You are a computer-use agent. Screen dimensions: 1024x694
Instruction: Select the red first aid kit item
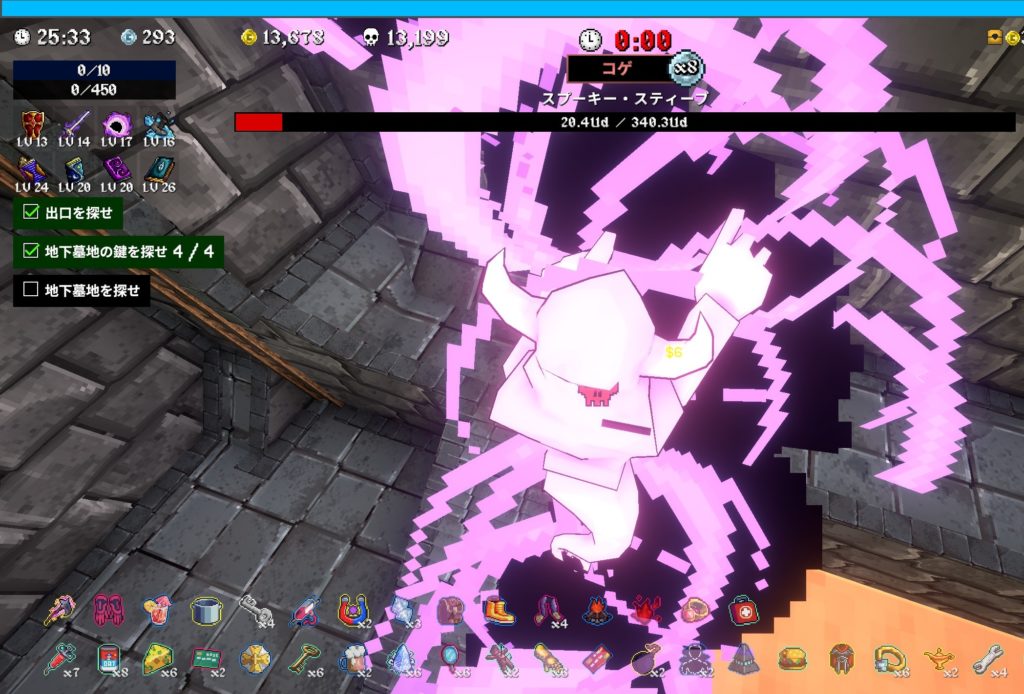click(x=743, y=609)
